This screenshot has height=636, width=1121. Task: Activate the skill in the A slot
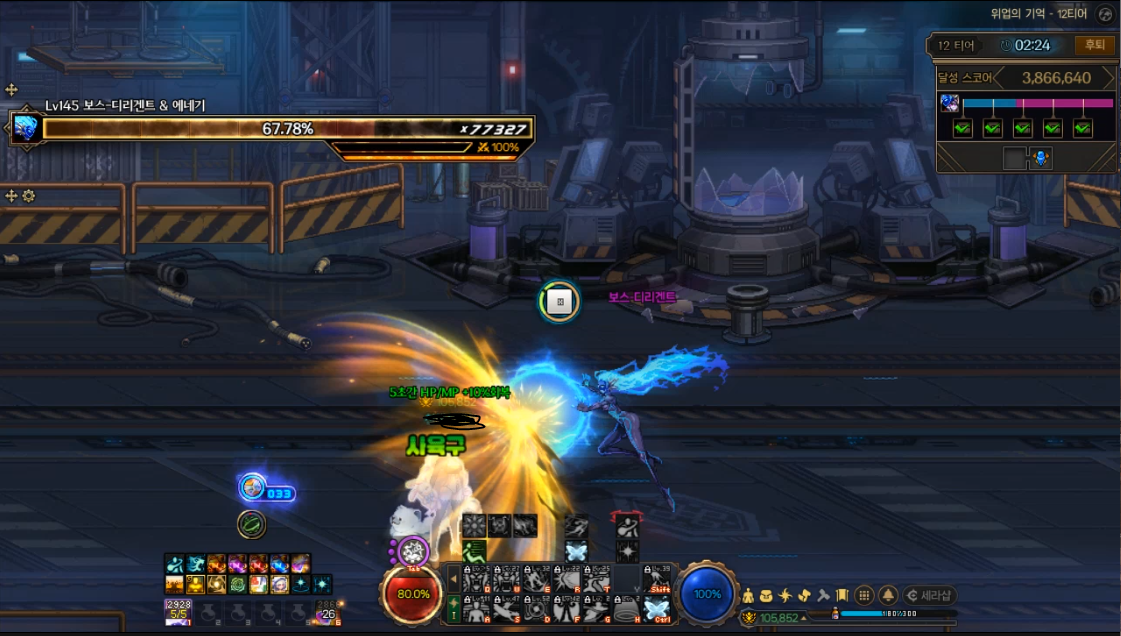point(476,609)
